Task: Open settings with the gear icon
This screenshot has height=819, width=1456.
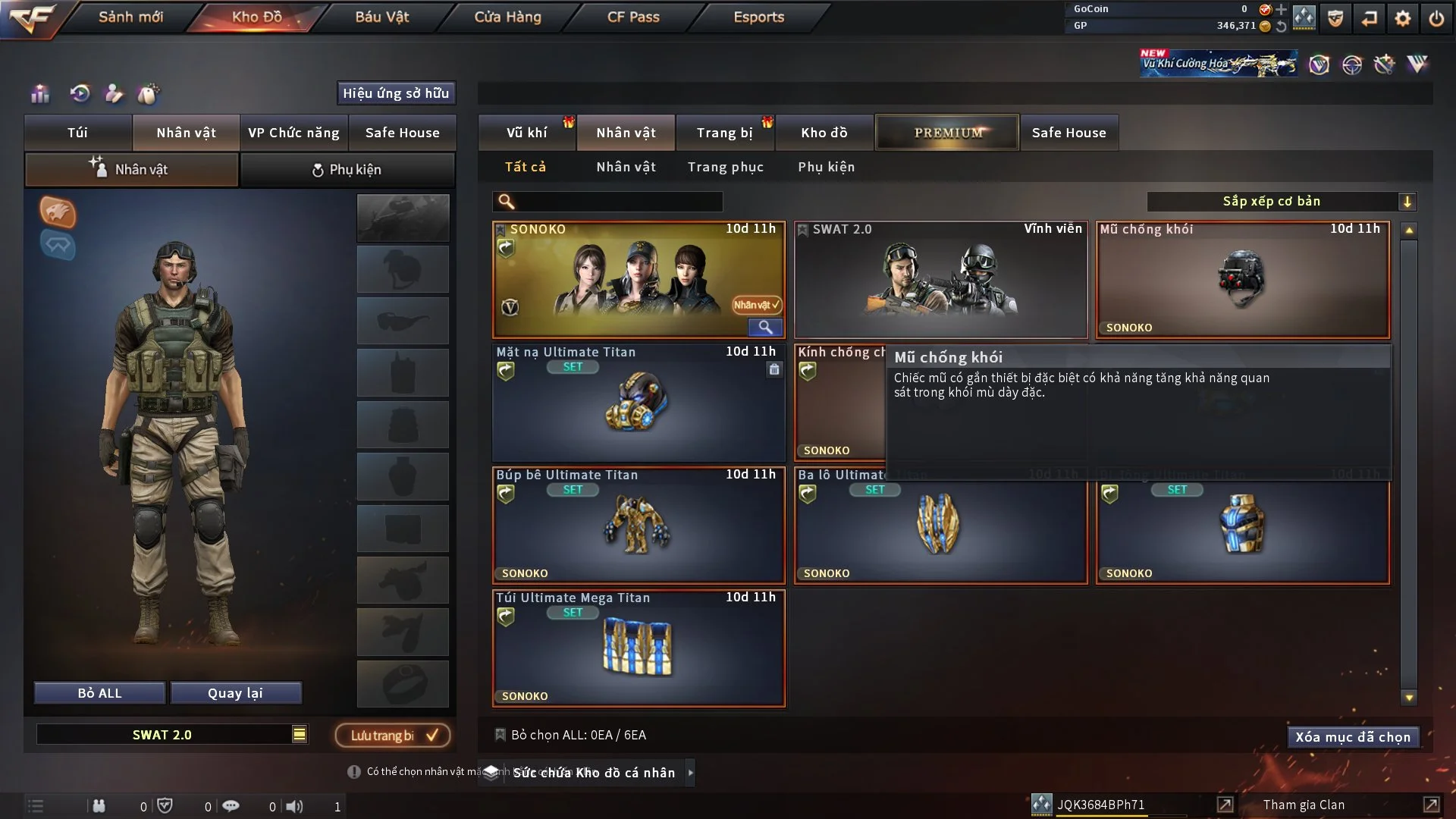Action: point(1402,18)
